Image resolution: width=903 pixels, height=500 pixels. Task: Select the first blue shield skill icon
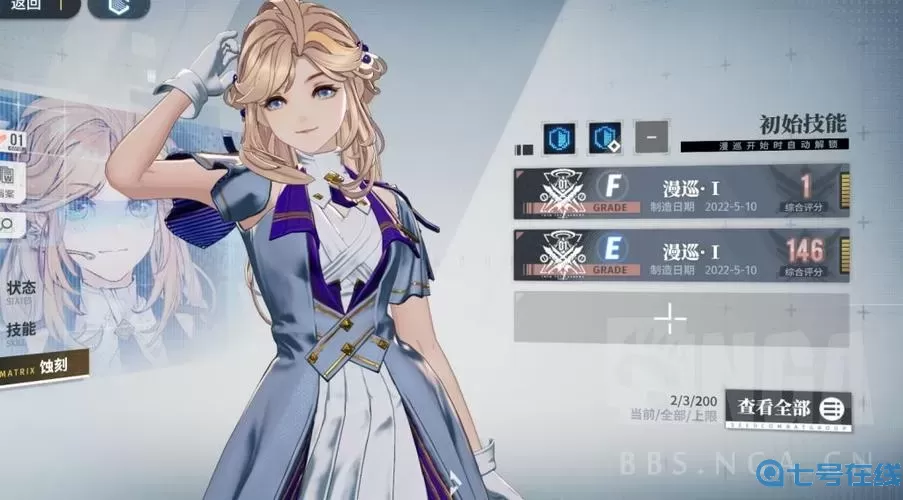(x=559, y=137)
